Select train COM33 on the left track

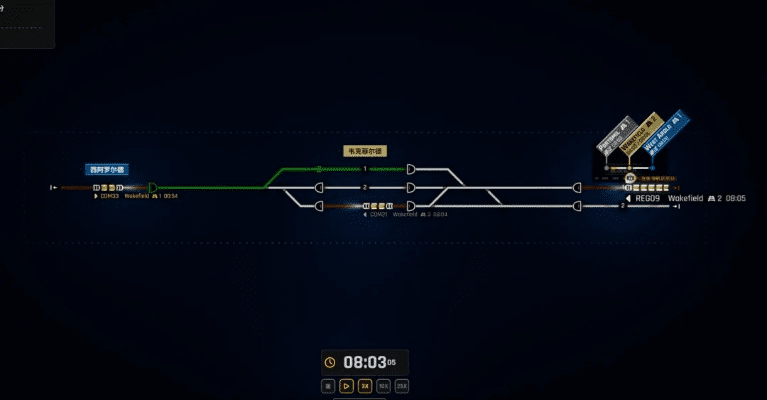107,187
